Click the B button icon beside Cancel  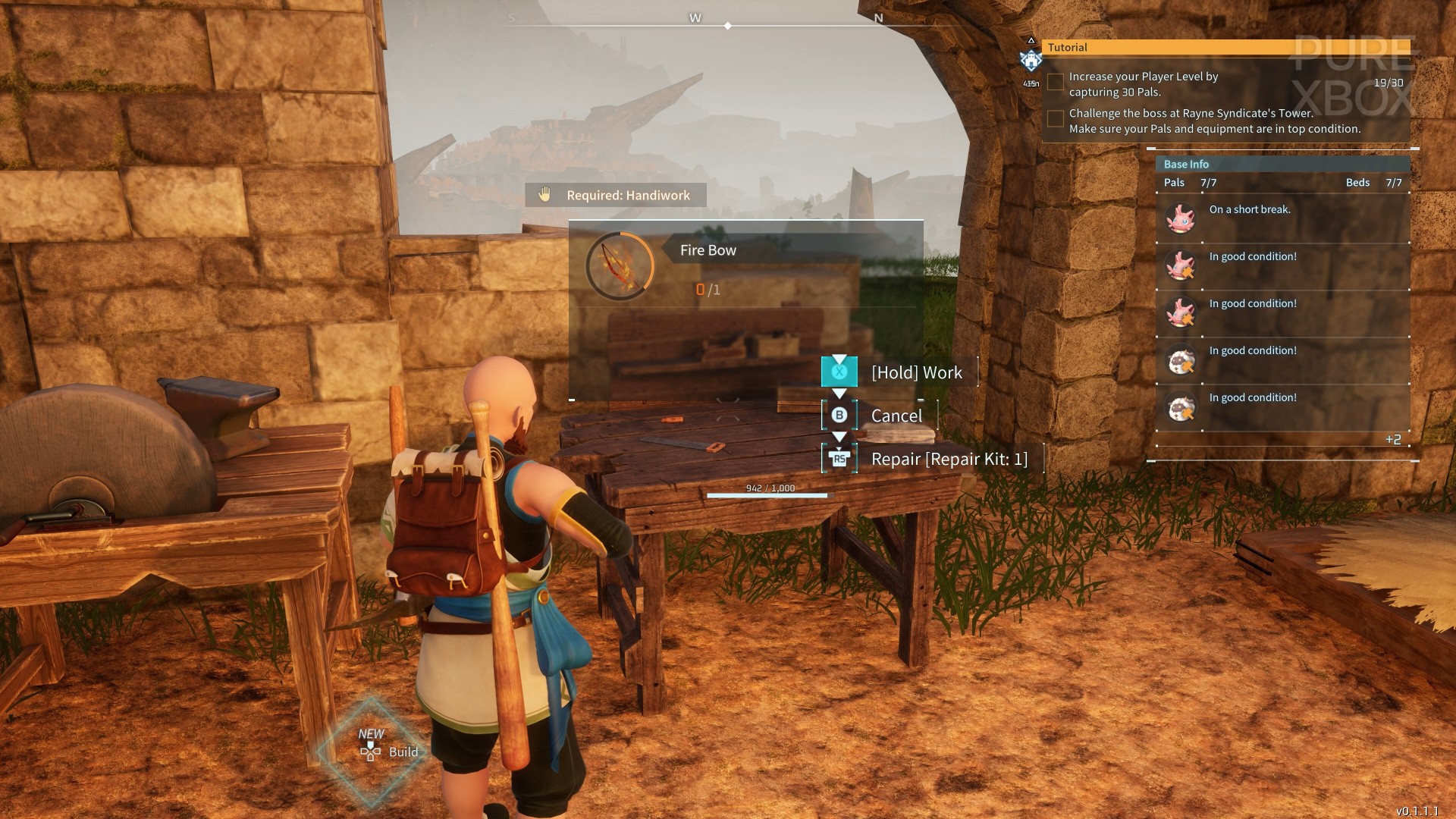click(x=839, y=416)
